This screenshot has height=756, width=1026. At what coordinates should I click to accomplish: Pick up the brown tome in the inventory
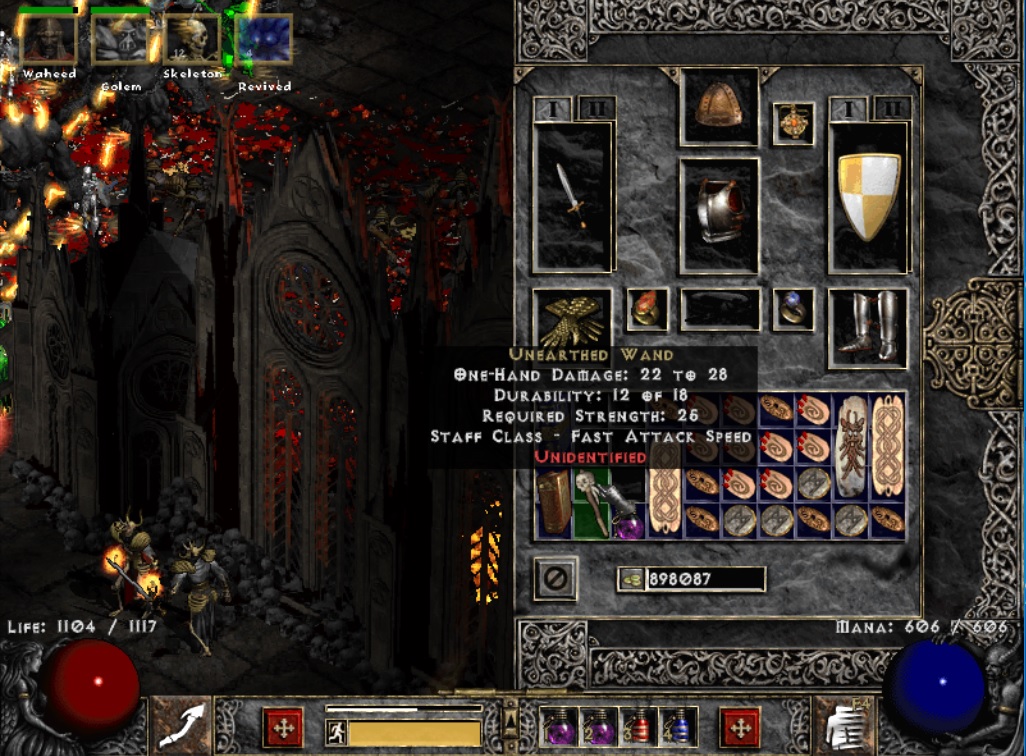tap(554, 501)
